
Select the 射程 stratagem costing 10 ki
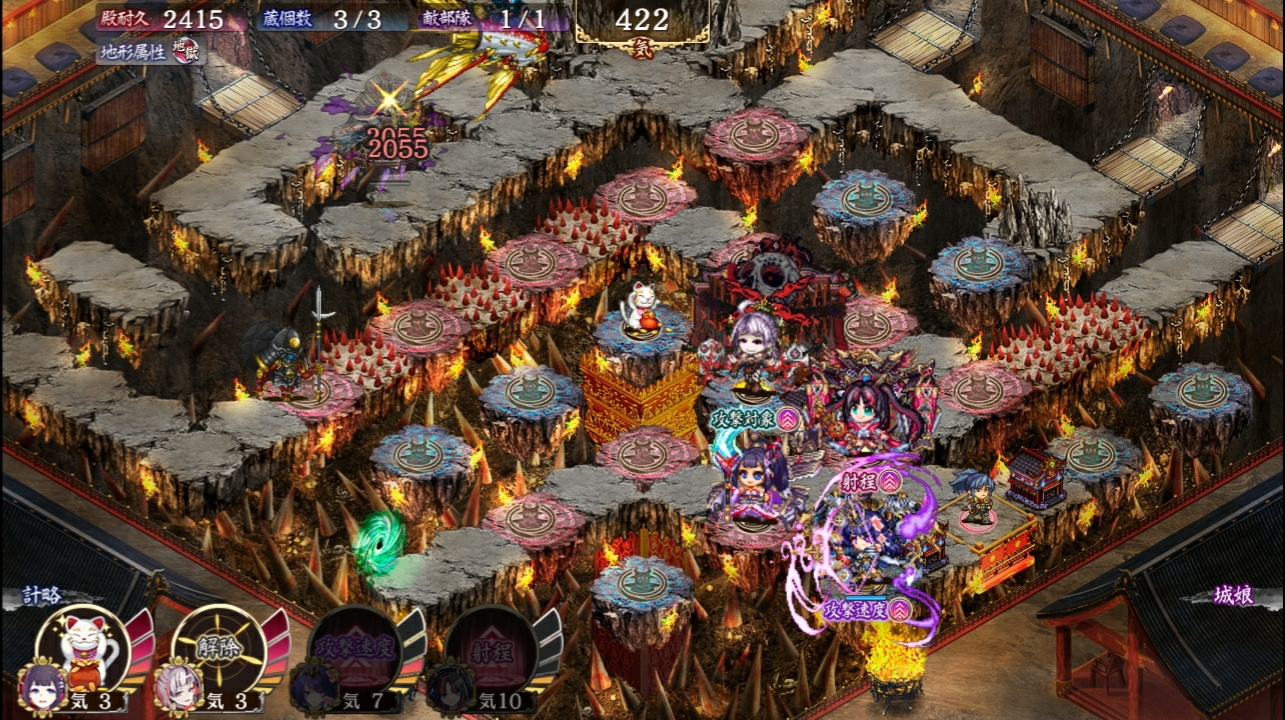pyautogui.click(x=492, y=652)
